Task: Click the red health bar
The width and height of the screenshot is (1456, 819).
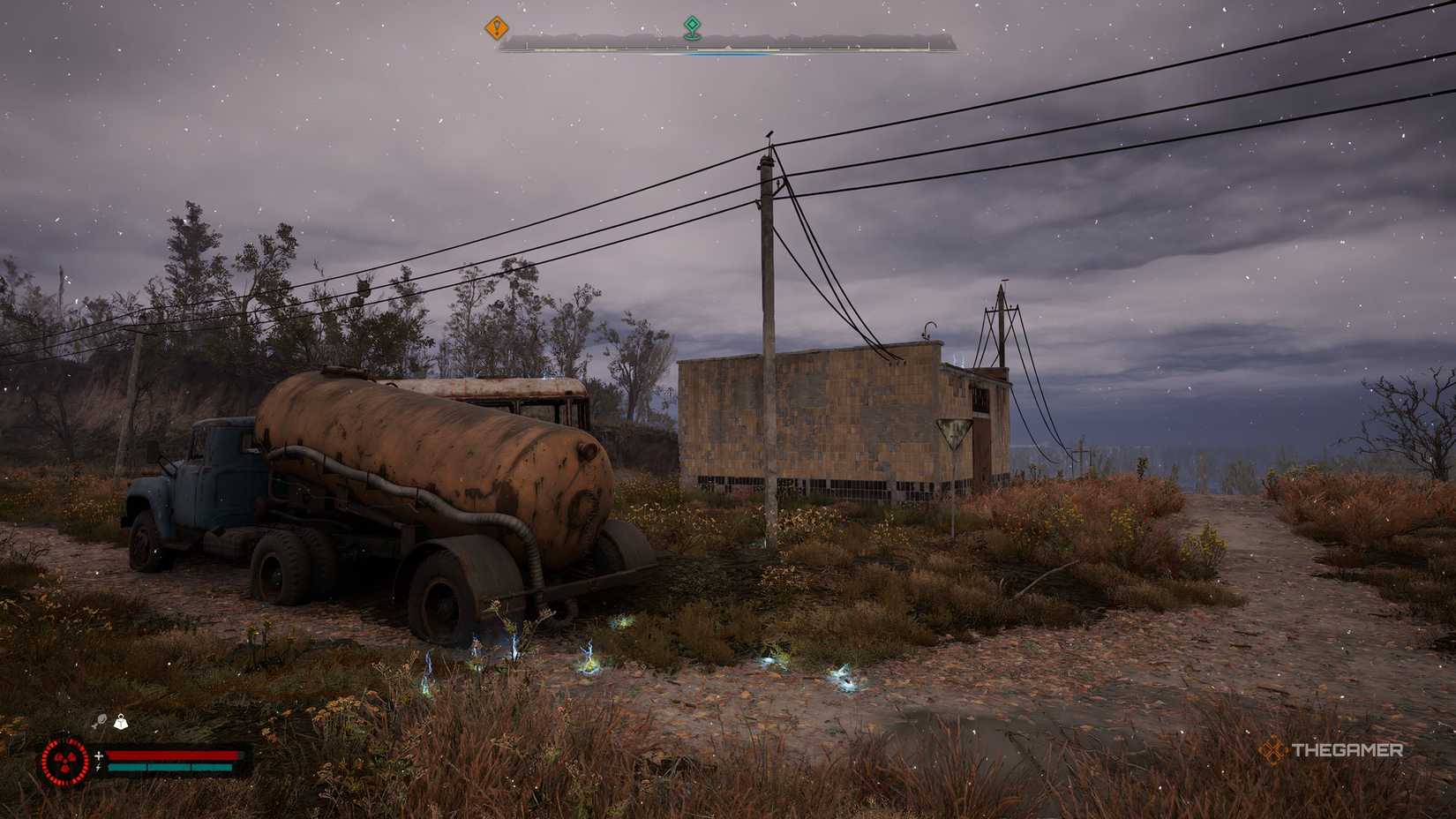Action: click(172, 755)
